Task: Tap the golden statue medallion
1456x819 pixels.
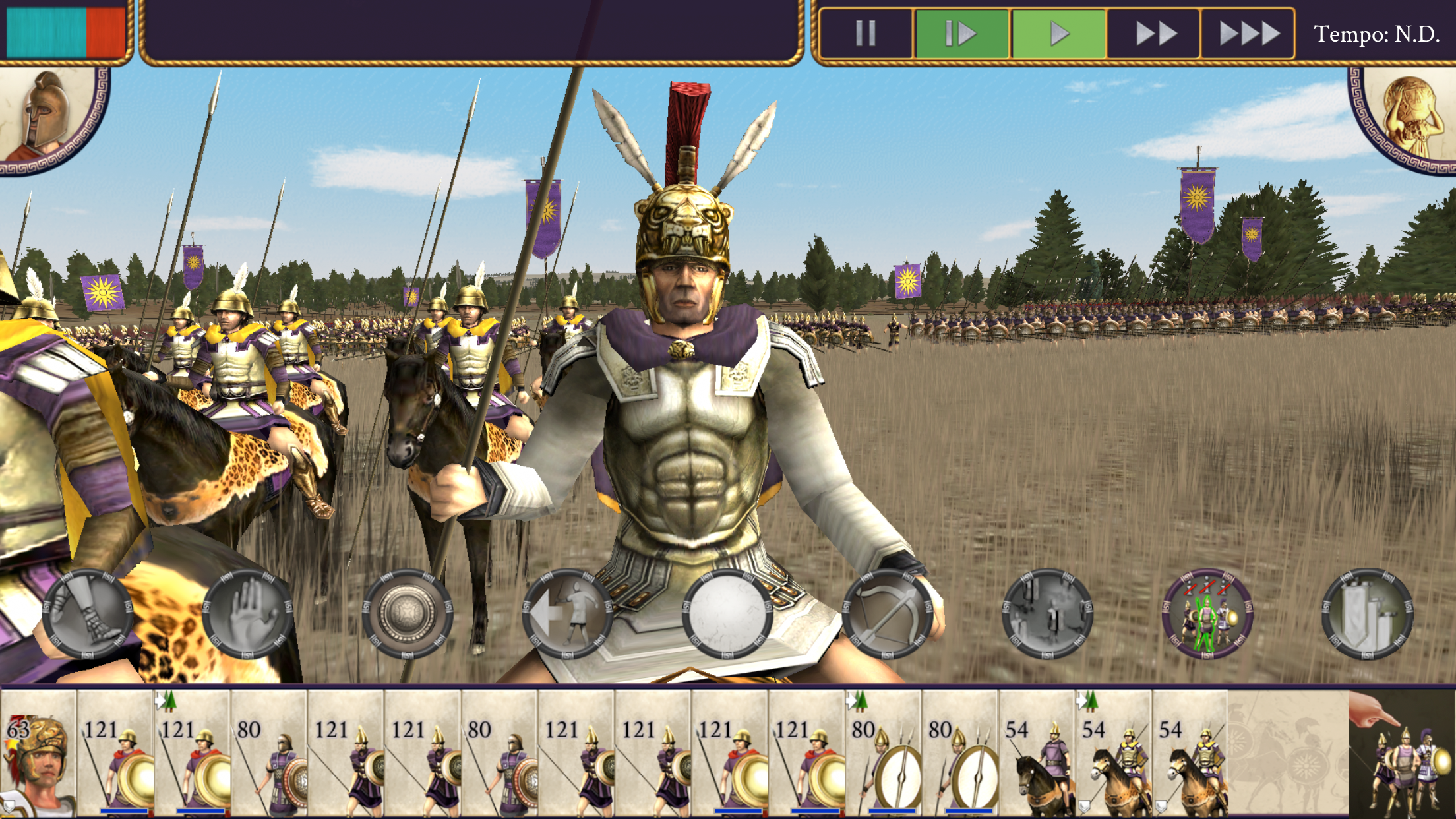Action: click(1408, 115)
